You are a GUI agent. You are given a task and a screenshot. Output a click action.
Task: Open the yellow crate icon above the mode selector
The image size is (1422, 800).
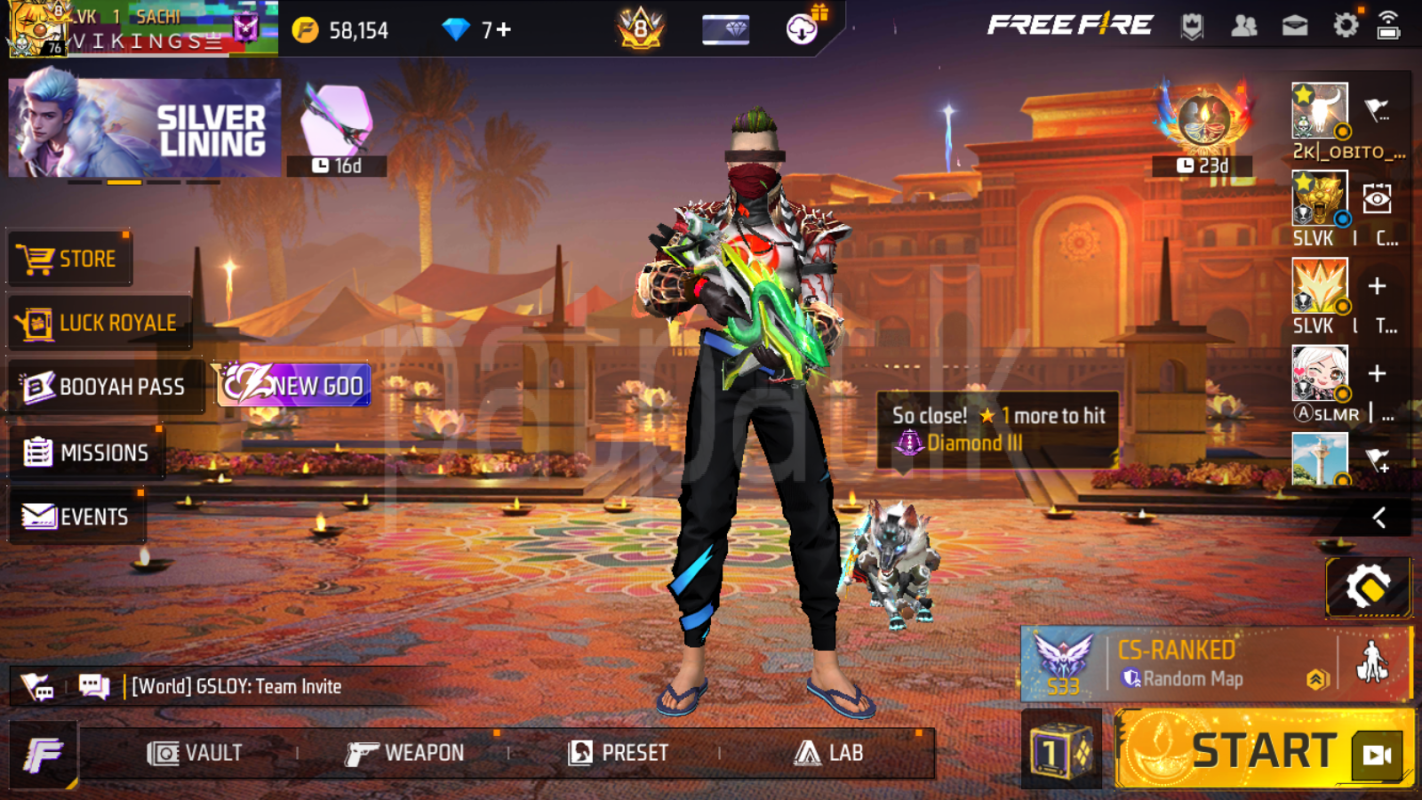pos(1369,588)
